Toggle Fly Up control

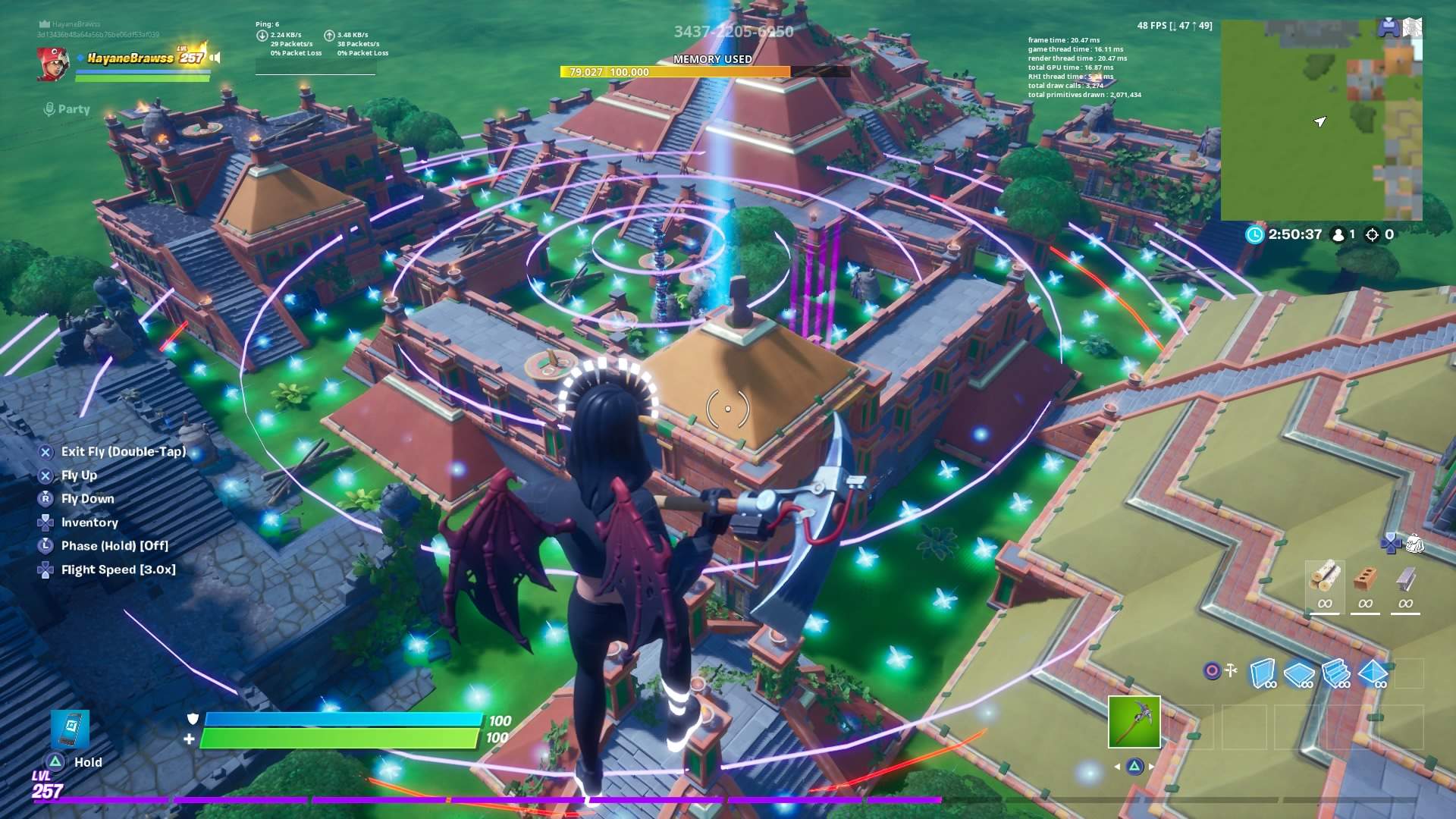tap(79, 475)
